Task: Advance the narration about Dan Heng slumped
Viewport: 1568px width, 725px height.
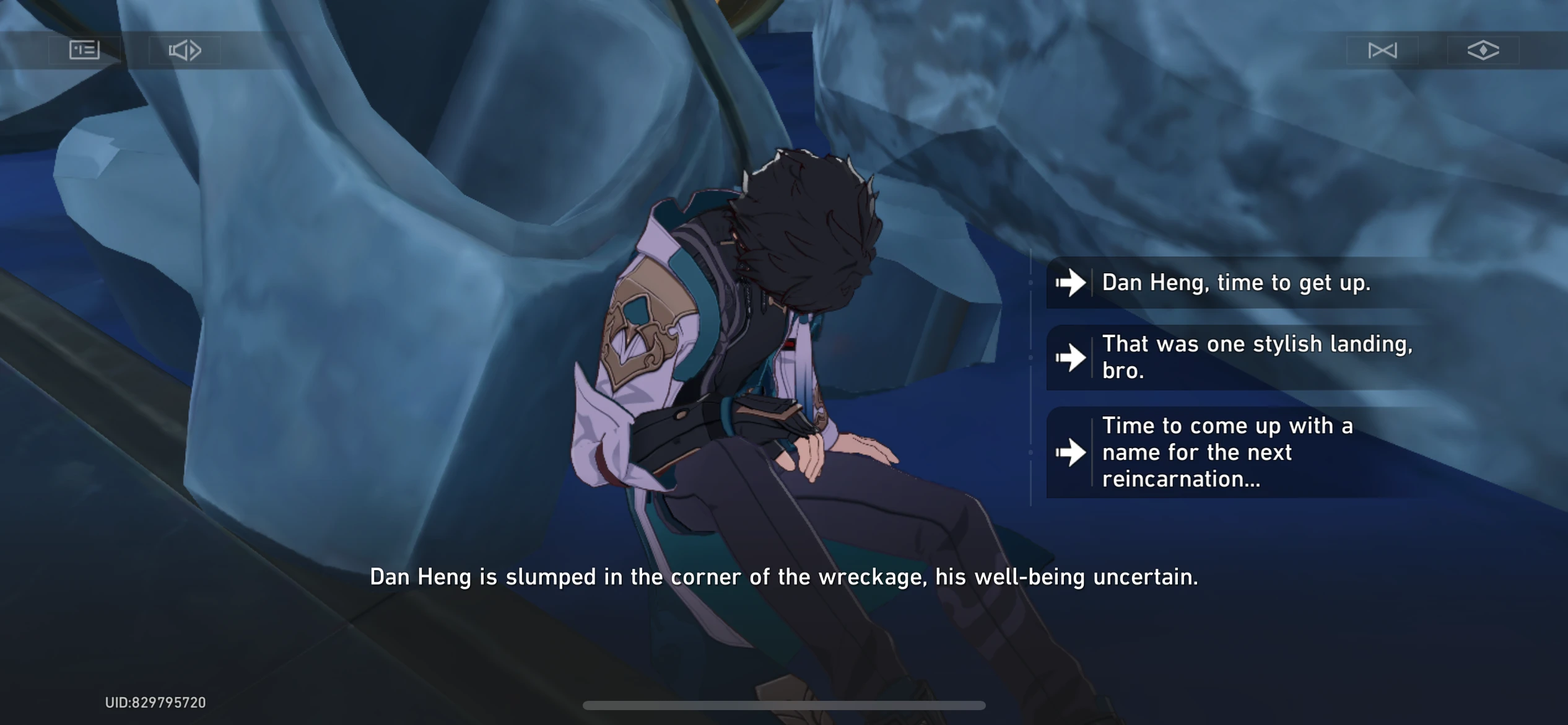Action: [784, 576]
